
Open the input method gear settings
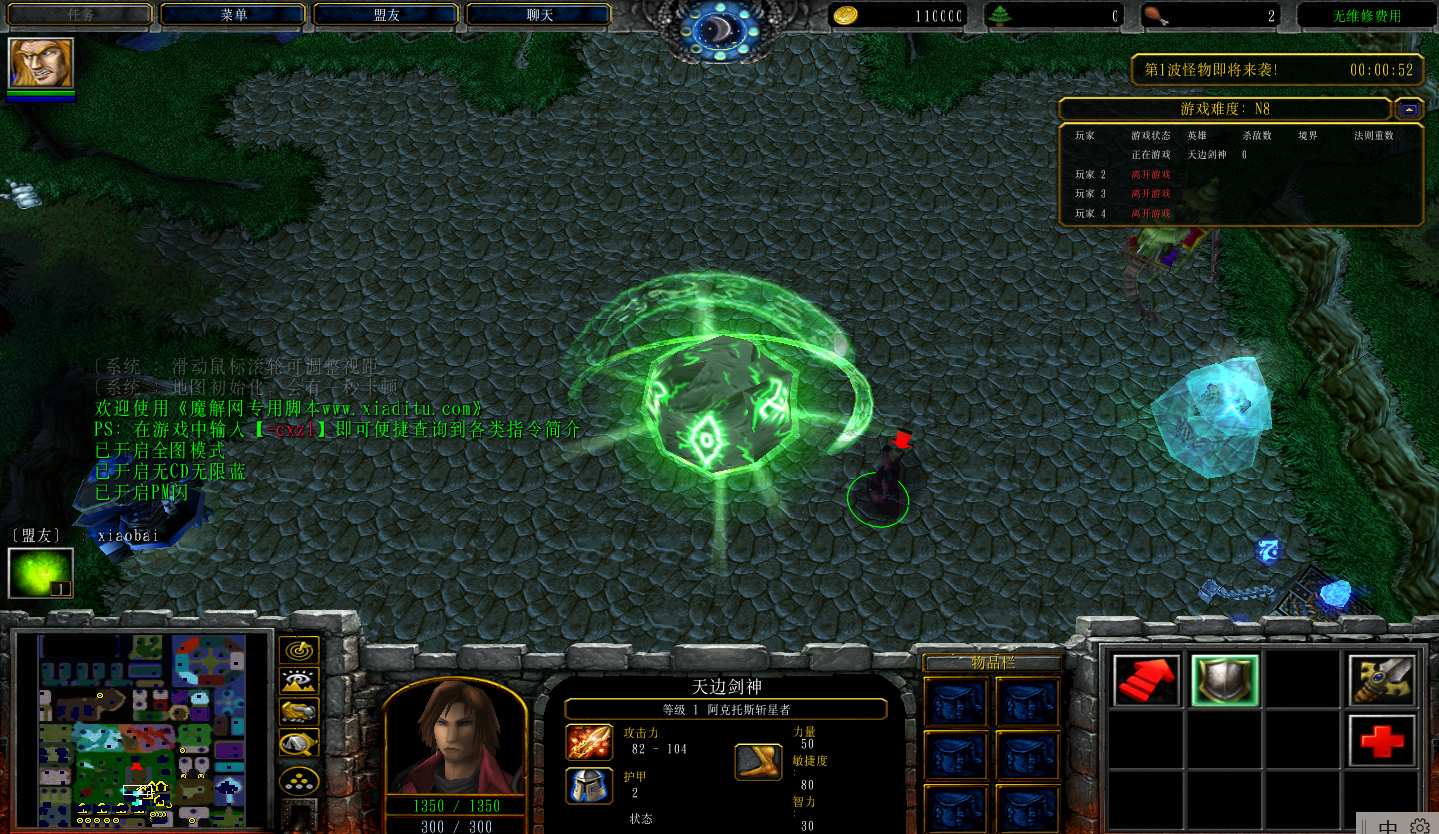[1419, 826]
